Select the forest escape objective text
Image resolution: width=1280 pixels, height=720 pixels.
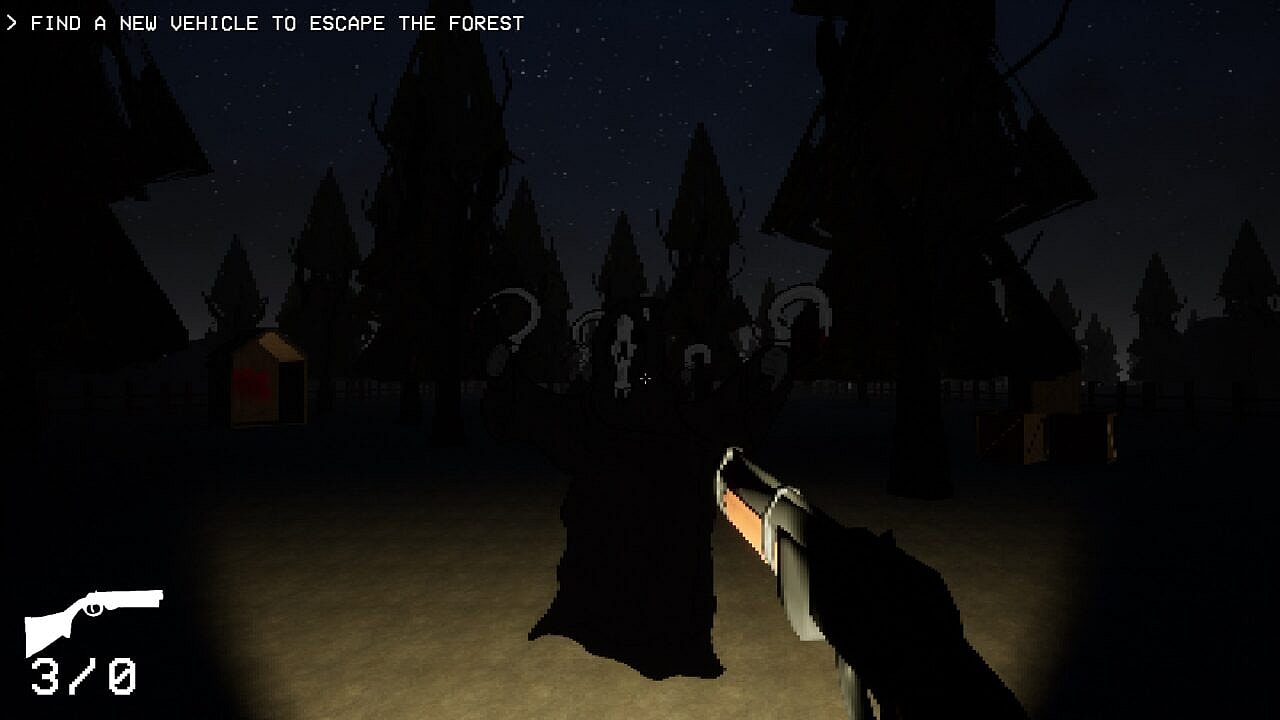pos(276,23)
